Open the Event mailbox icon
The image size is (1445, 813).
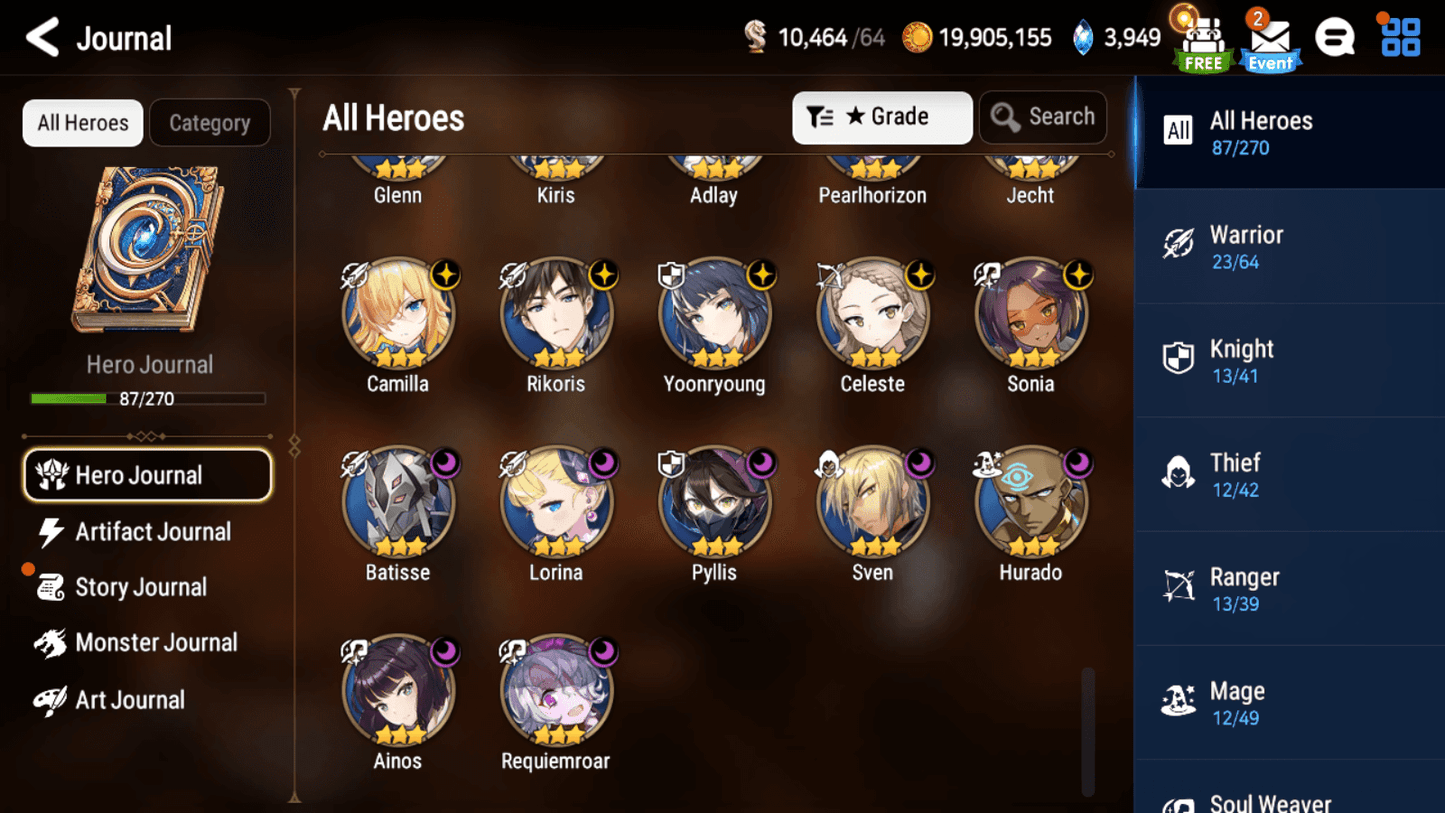1270,44
